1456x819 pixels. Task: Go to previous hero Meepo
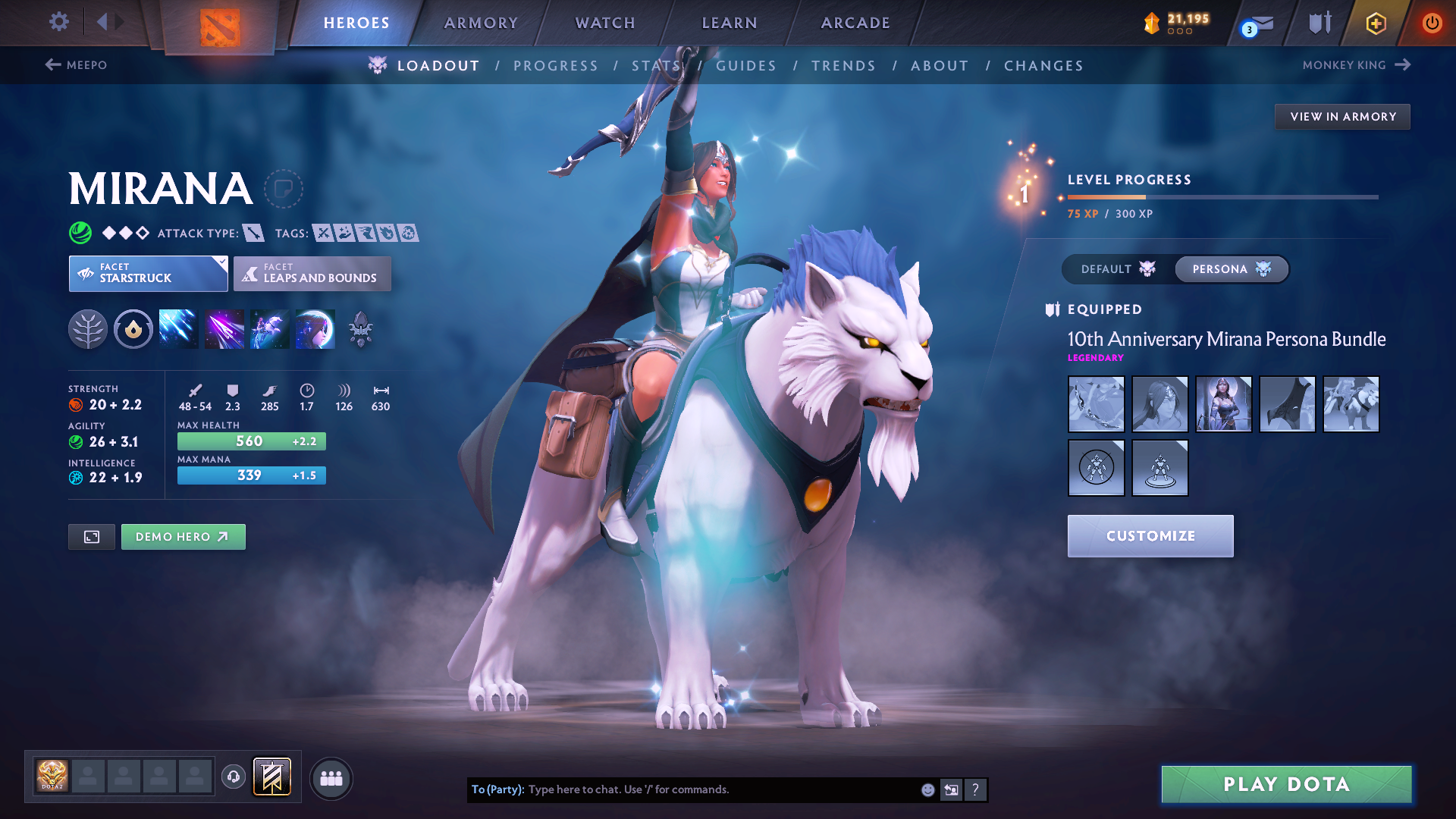tap(77, 65)
